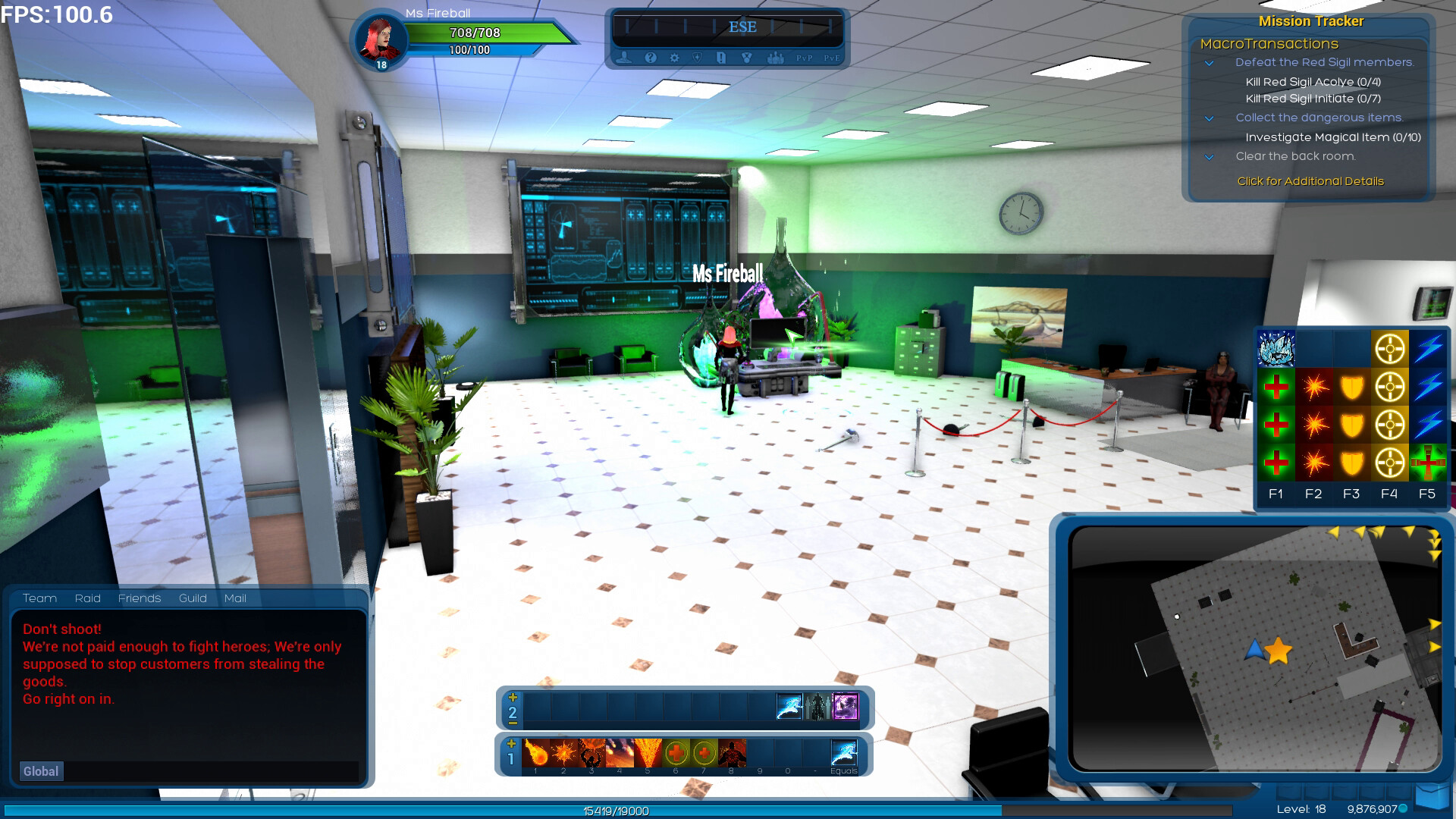
Task: Open the missions exclamation icon
Action: coord(721,58)
